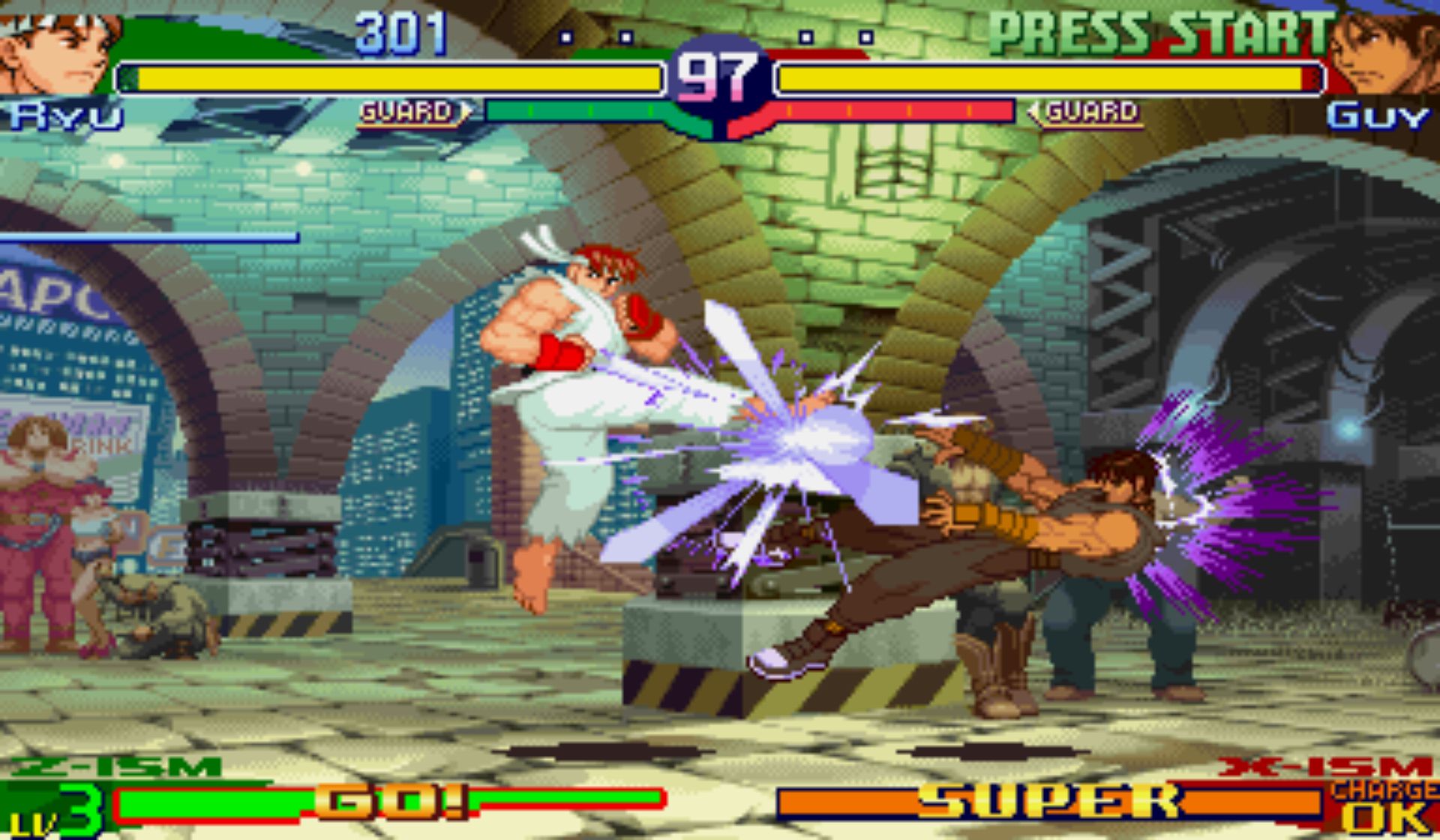
Task: Select Guy's character portrait
Action: (1384, 52)
